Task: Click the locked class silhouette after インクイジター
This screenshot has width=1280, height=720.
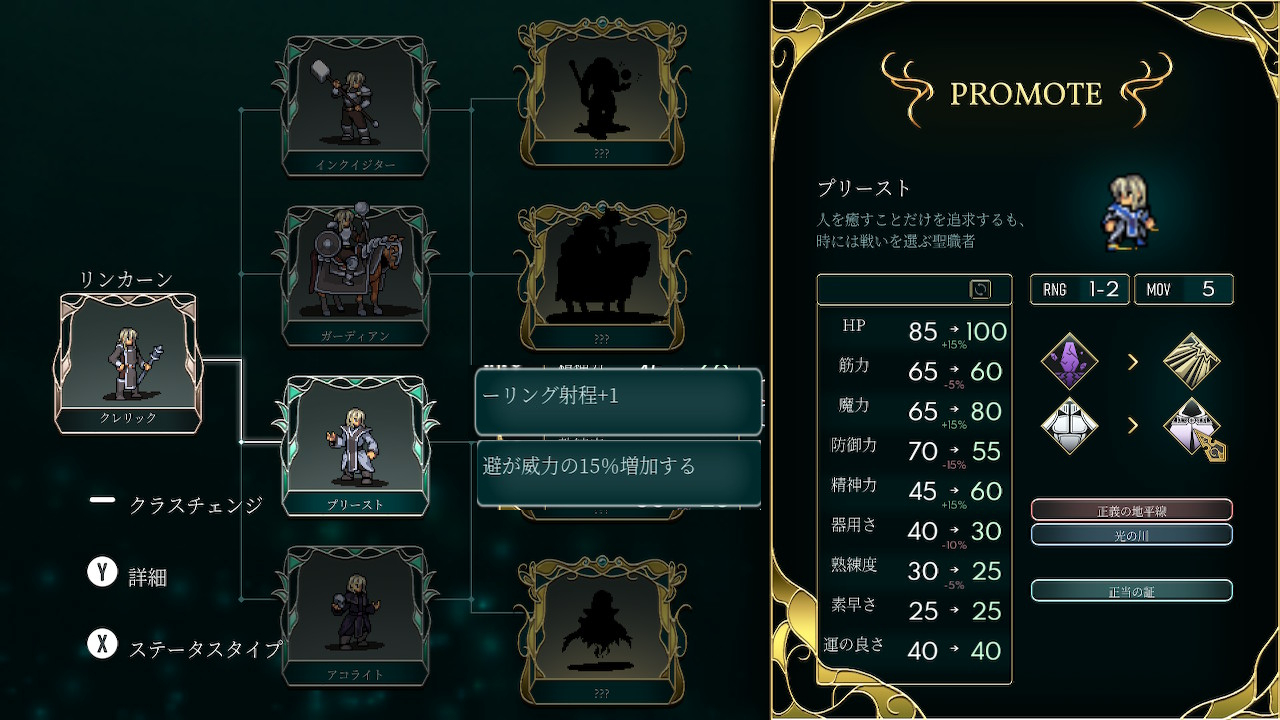Action: click(601, 92)
